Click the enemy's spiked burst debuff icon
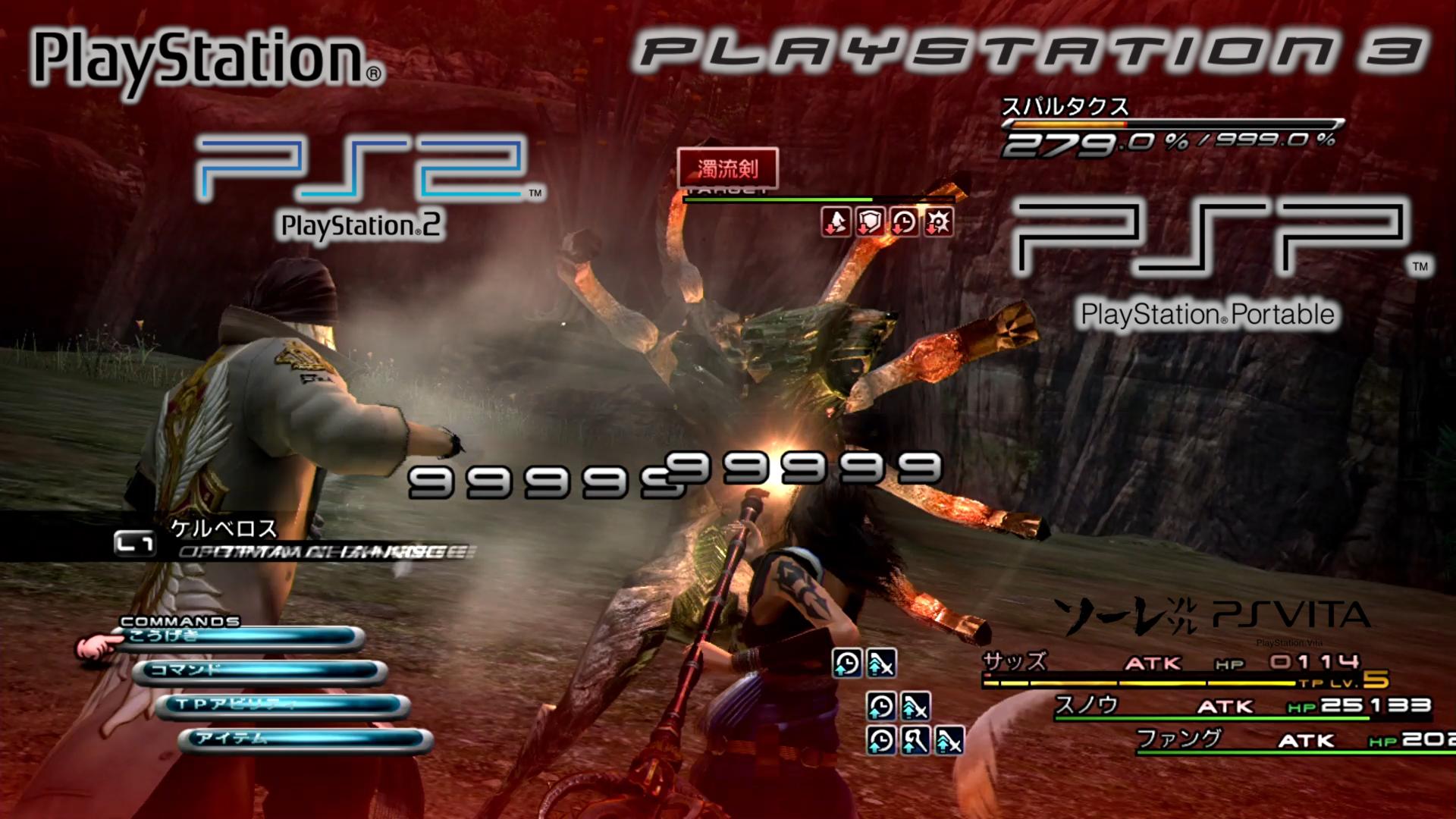This screenshot has height=819, width=1456. (938, 223)
